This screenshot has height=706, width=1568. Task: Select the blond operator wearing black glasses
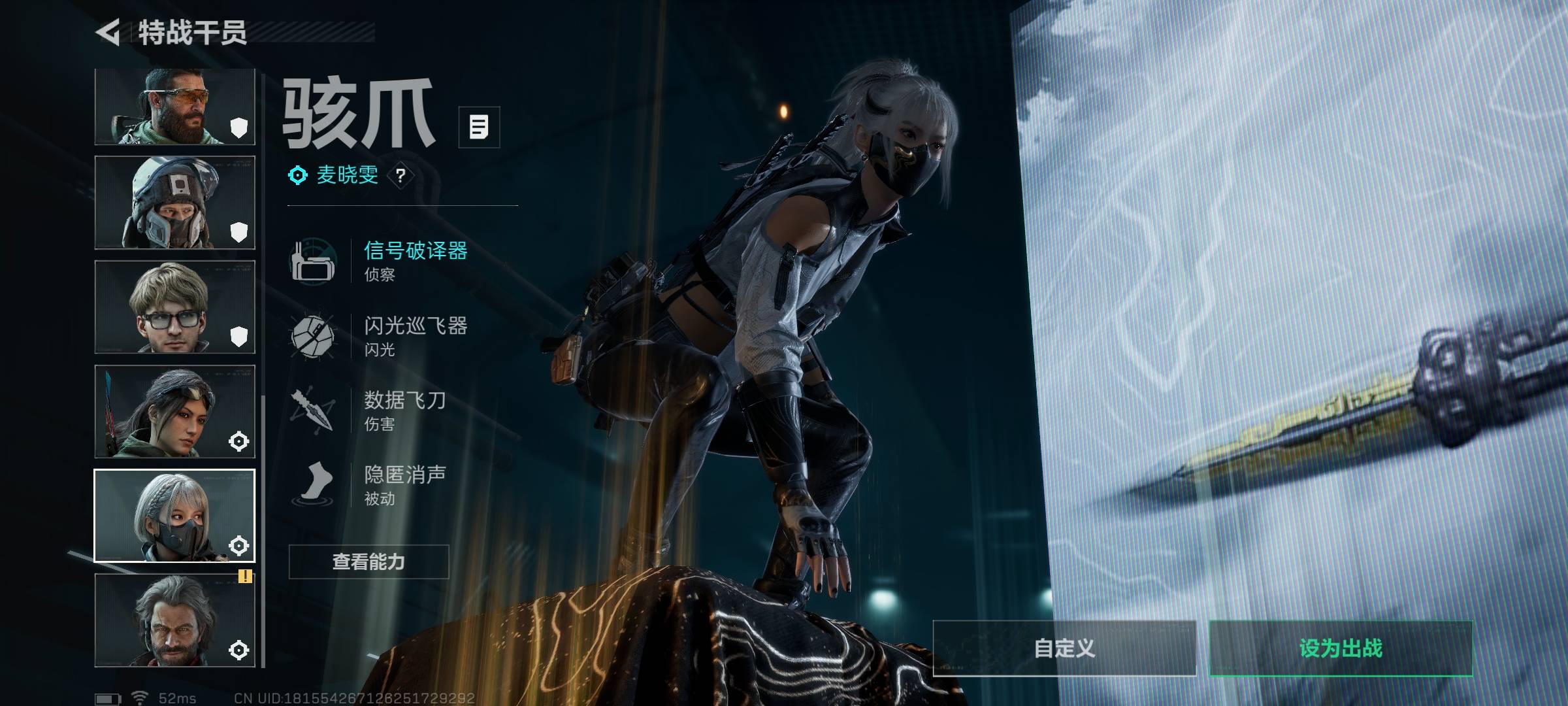click(x=174, y=307)
